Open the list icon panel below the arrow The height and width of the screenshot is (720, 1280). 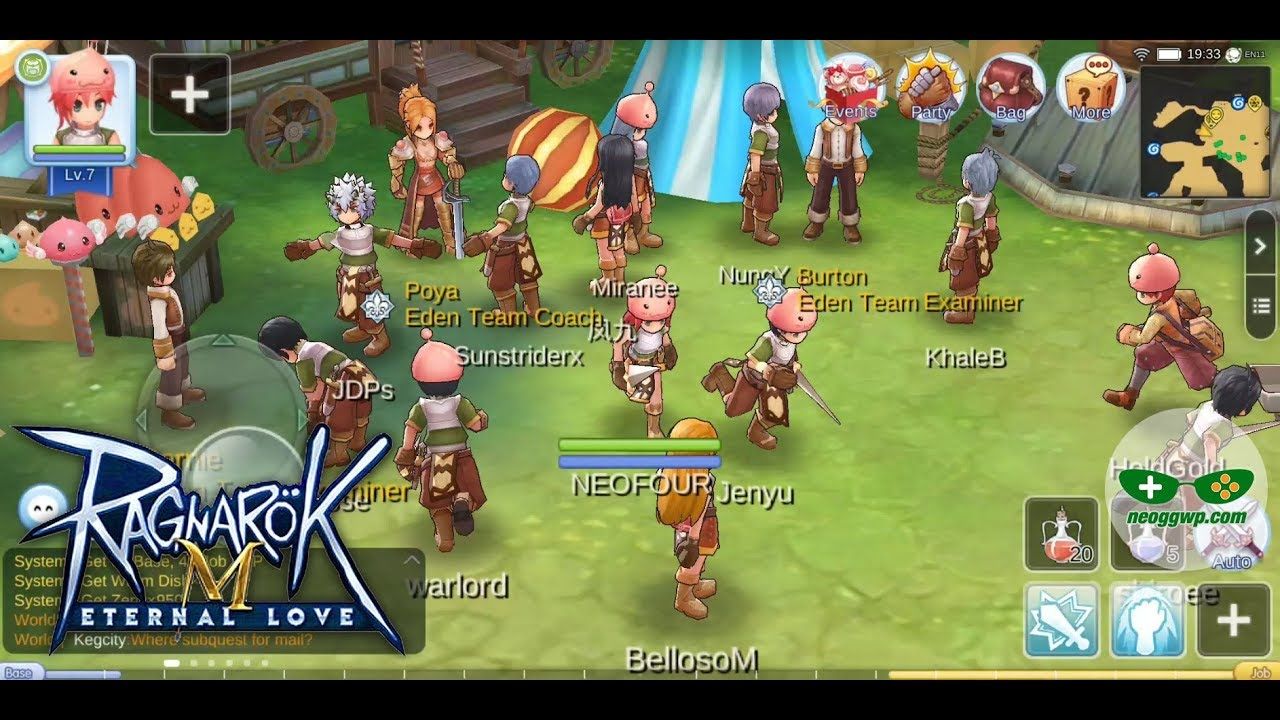tap(1260, 305)
